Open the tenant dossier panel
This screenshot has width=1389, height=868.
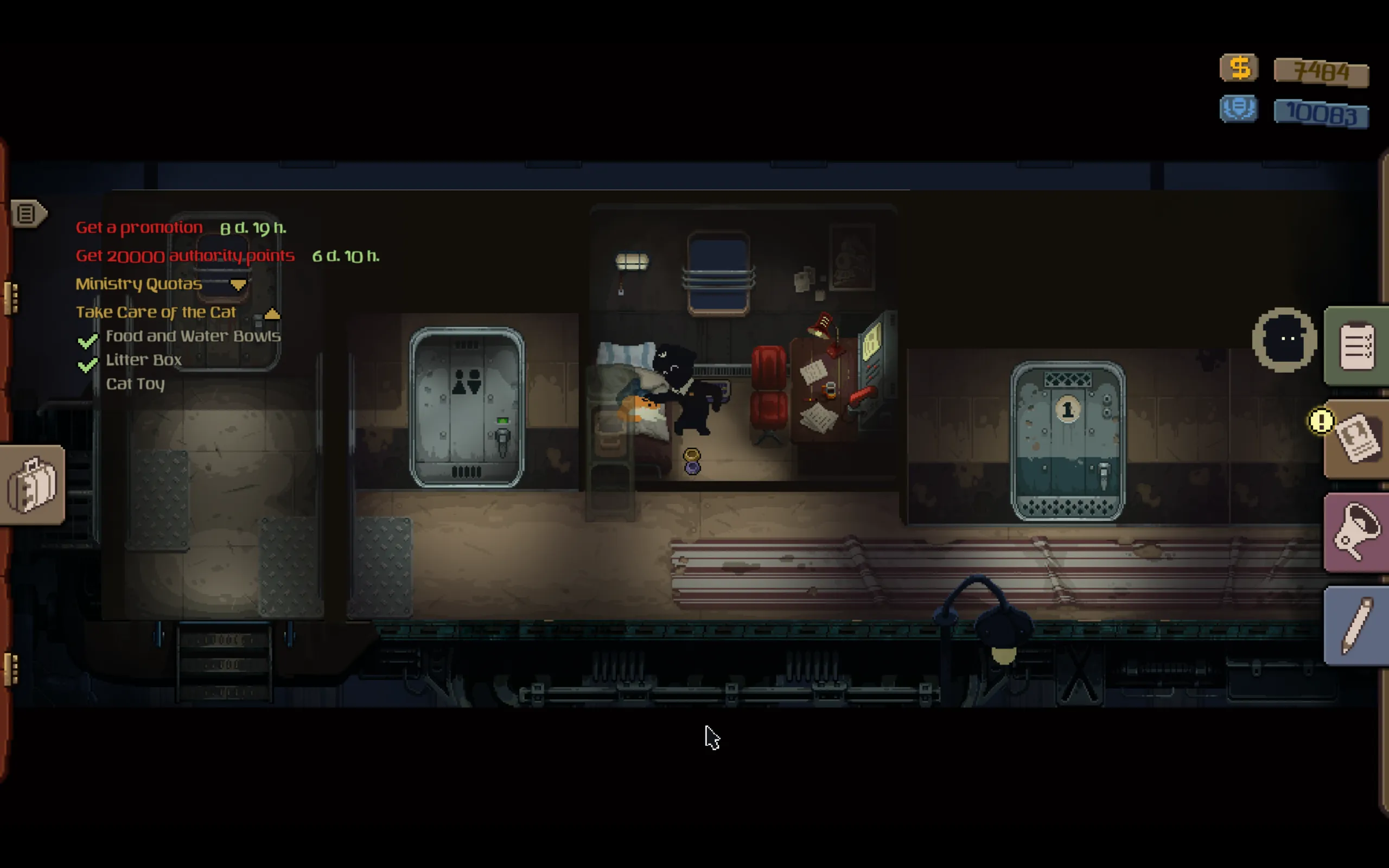[1357, 440]
